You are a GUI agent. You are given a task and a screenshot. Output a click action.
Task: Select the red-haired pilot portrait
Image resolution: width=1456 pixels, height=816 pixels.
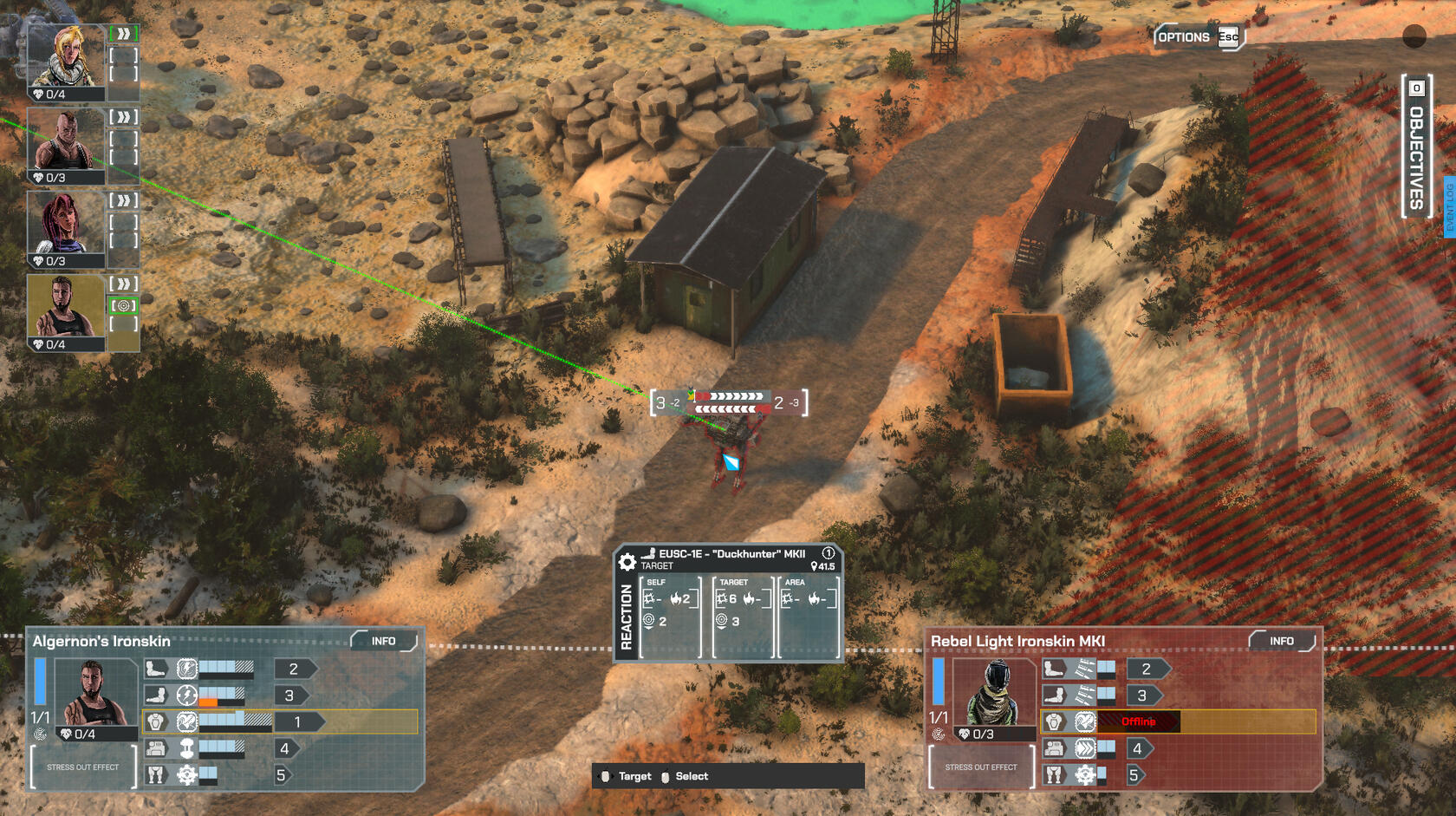coord(66,223)
